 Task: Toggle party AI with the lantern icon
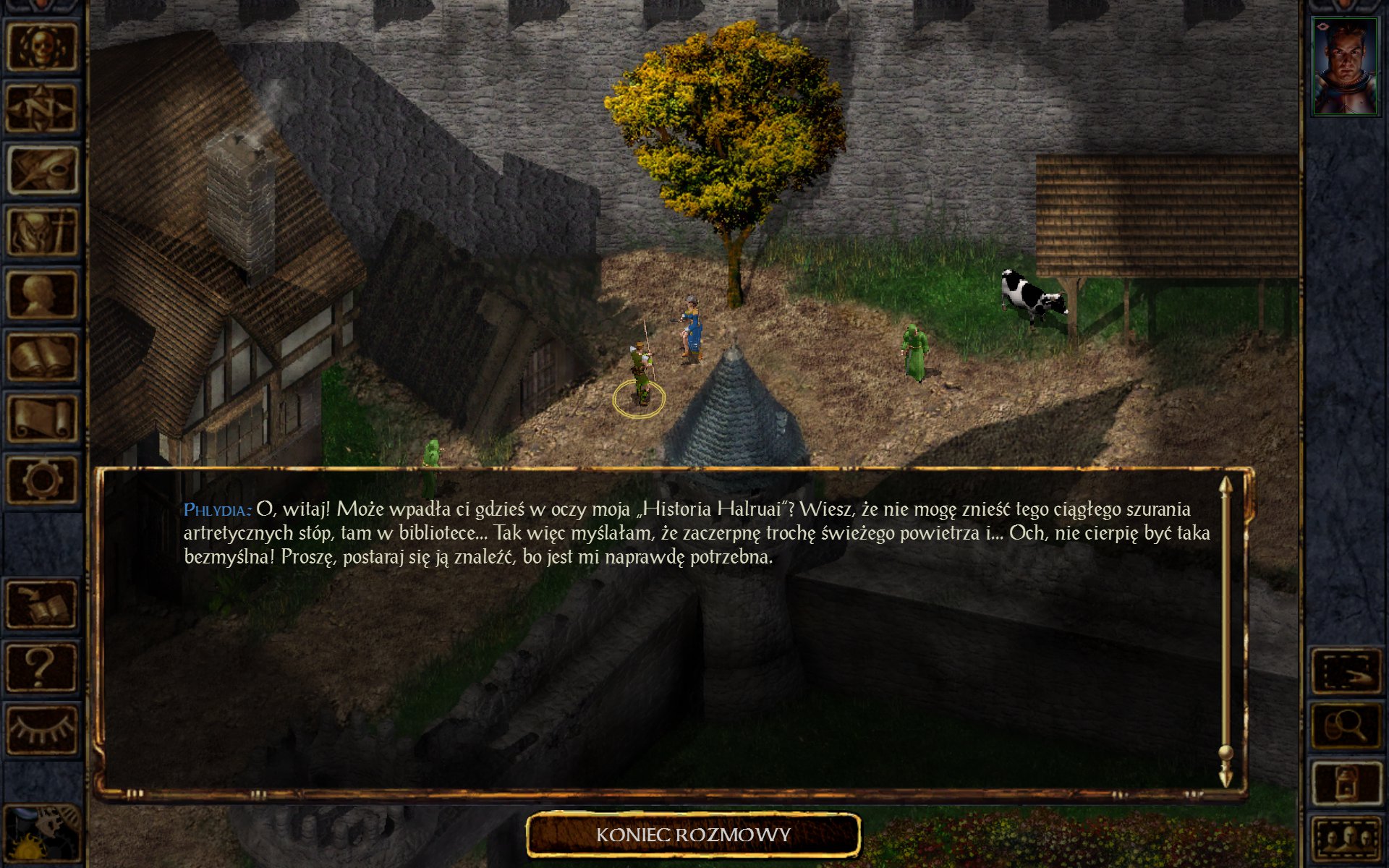click(1346, 783)
